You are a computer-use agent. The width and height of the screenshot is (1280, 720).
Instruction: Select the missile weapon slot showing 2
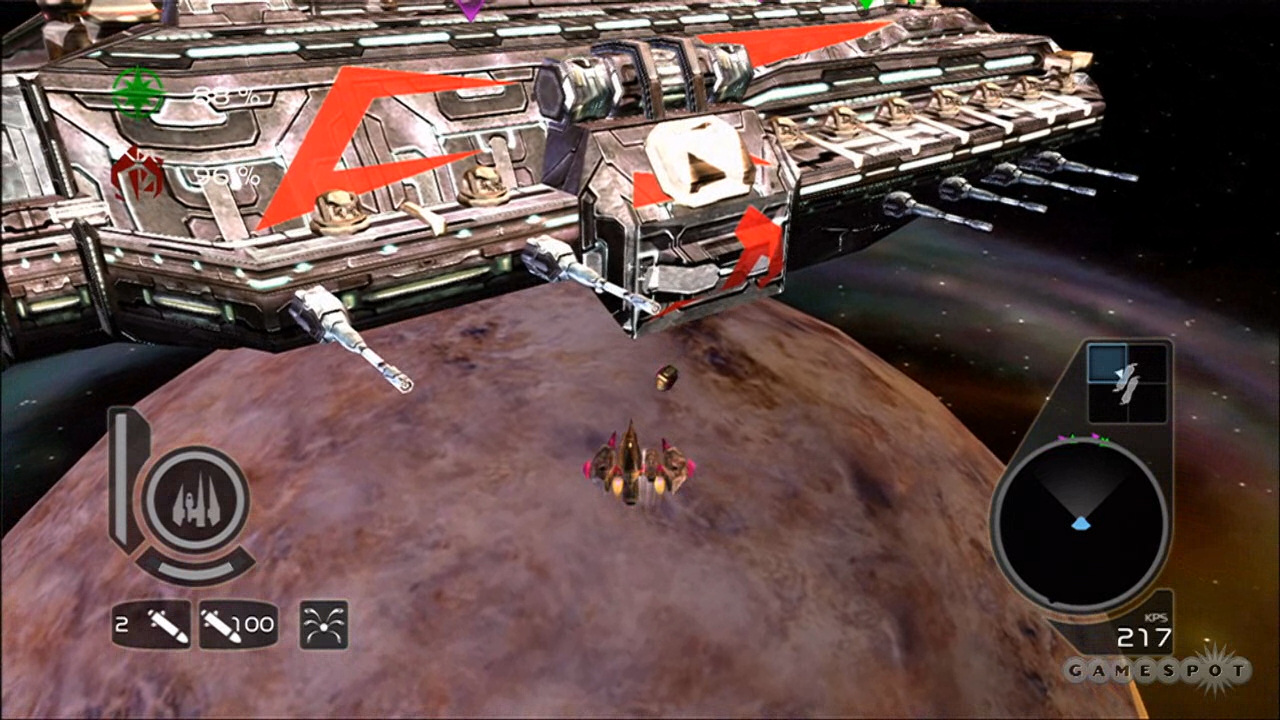(x=151, y=626)
